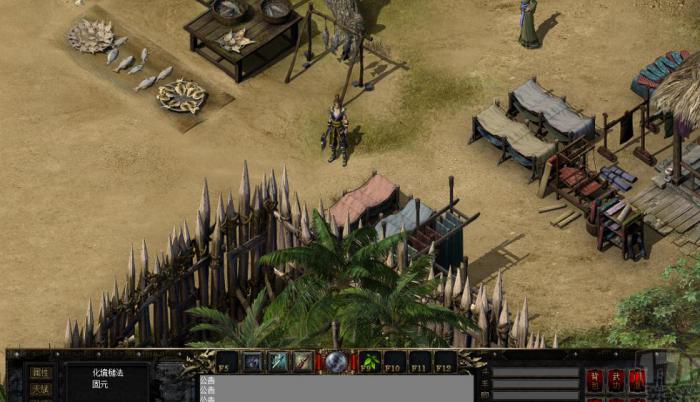Open the 属性 attributes panel

40,372
